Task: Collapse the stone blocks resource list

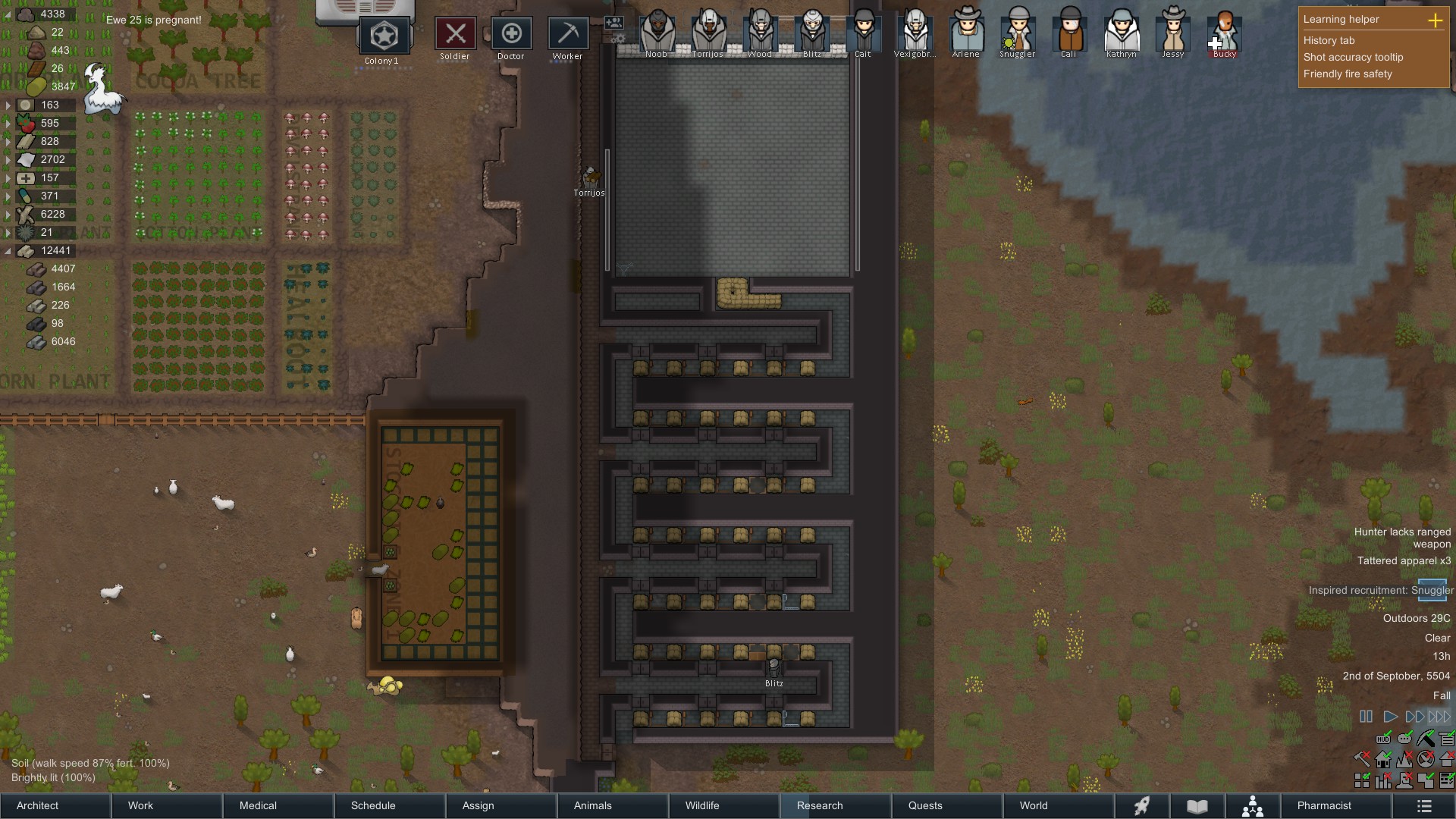Action: pyautogui.click(x=6, y=251)
